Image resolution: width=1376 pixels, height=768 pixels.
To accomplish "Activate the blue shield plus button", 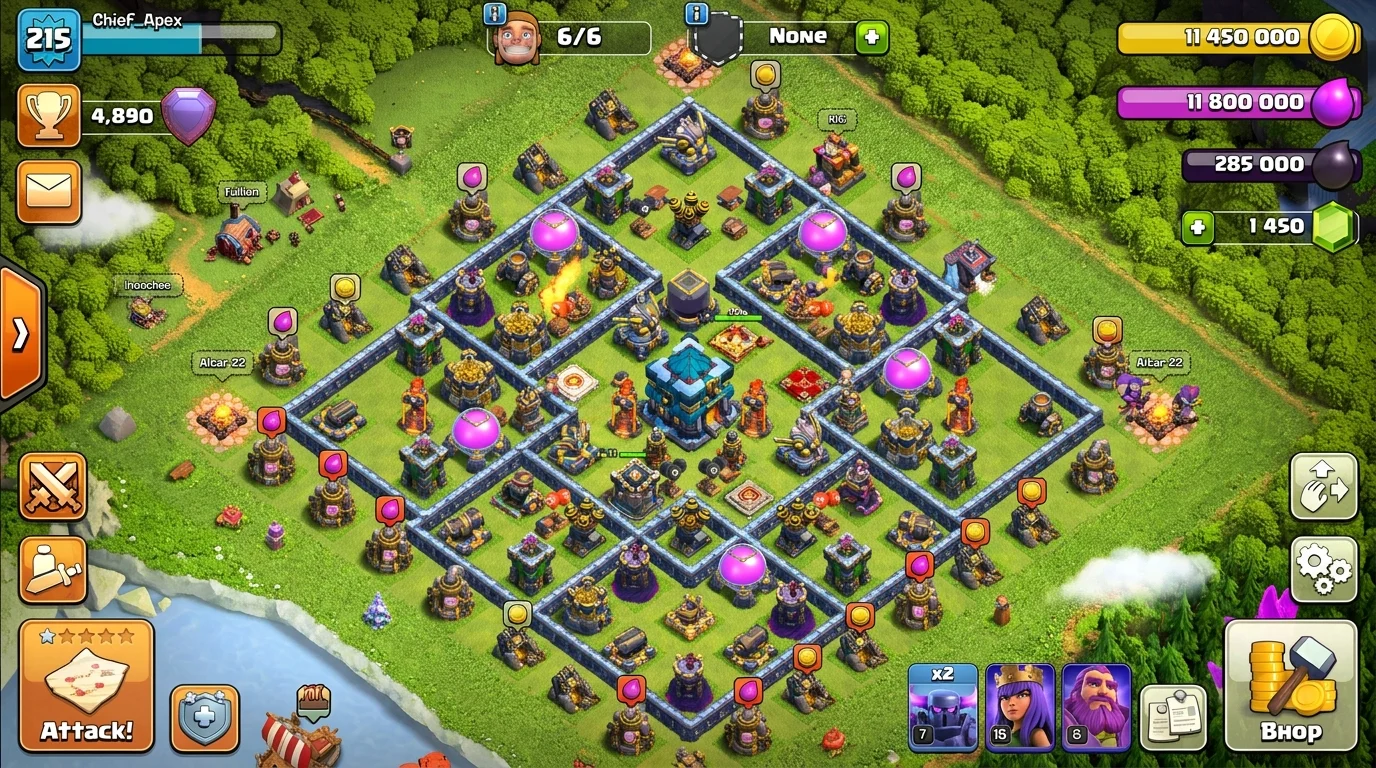I will pos(204,718).
